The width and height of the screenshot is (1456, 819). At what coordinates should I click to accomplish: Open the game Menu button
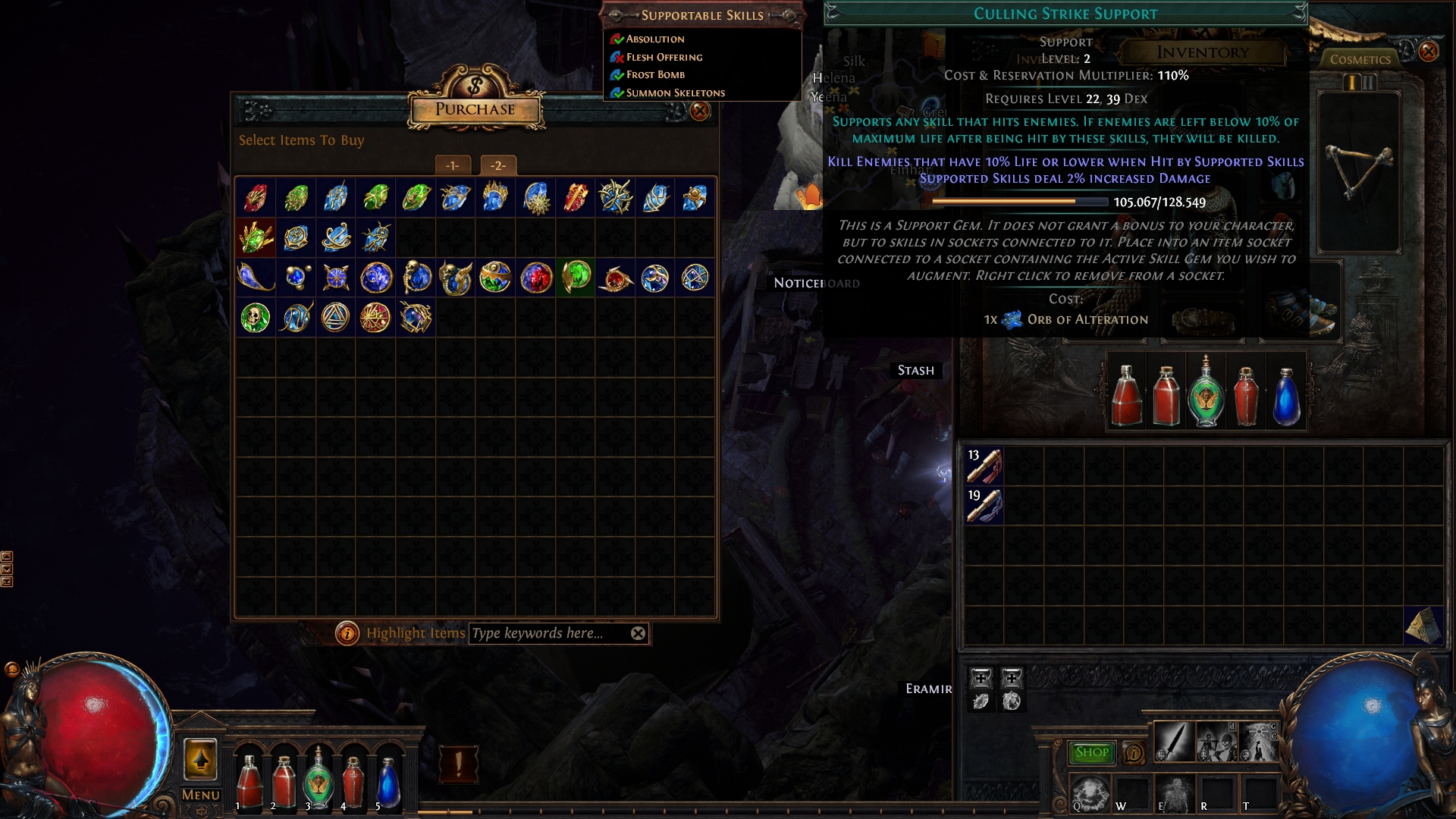click(x=201, y=795)
